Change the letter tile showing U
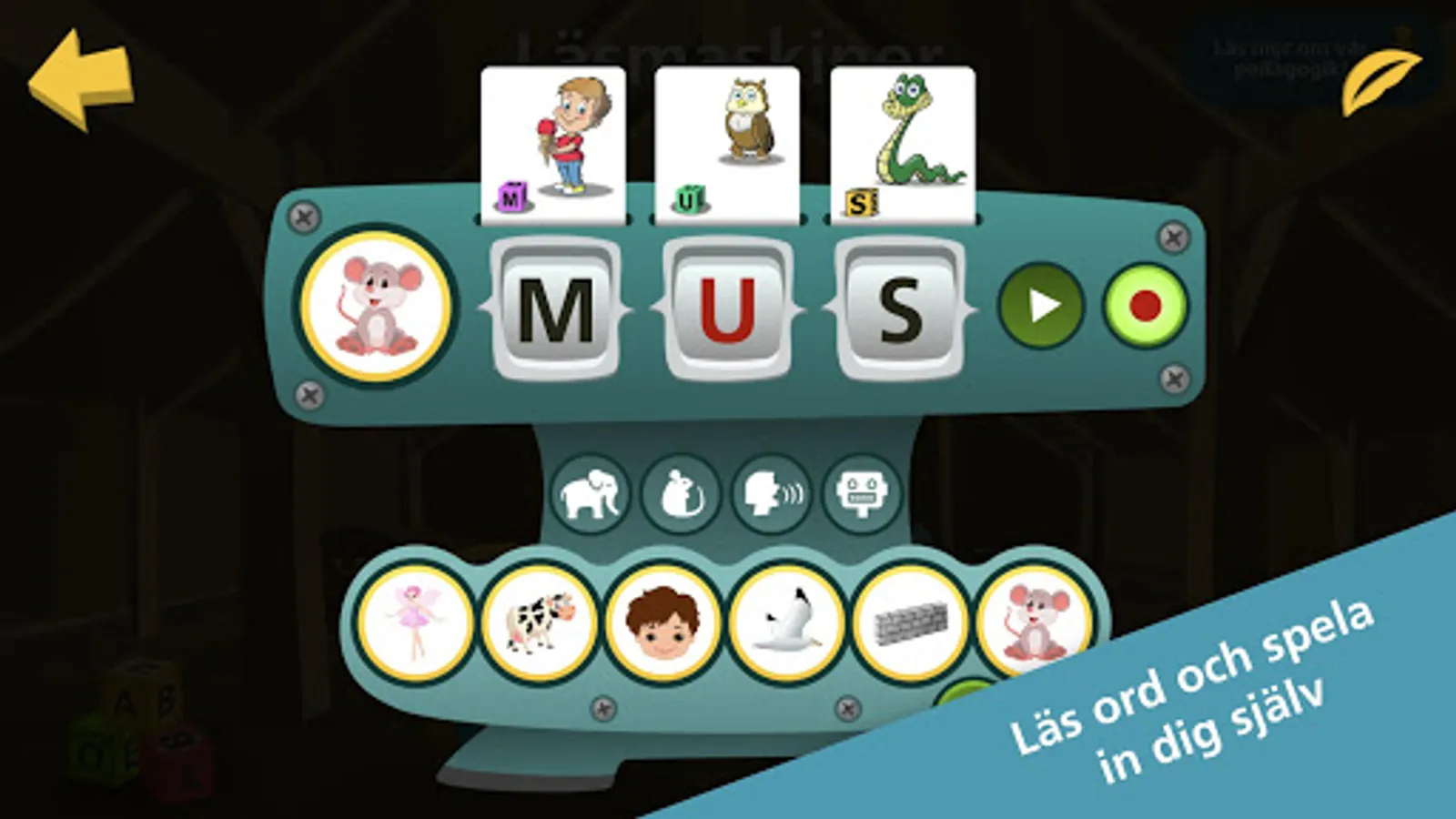 coord(728,309)
